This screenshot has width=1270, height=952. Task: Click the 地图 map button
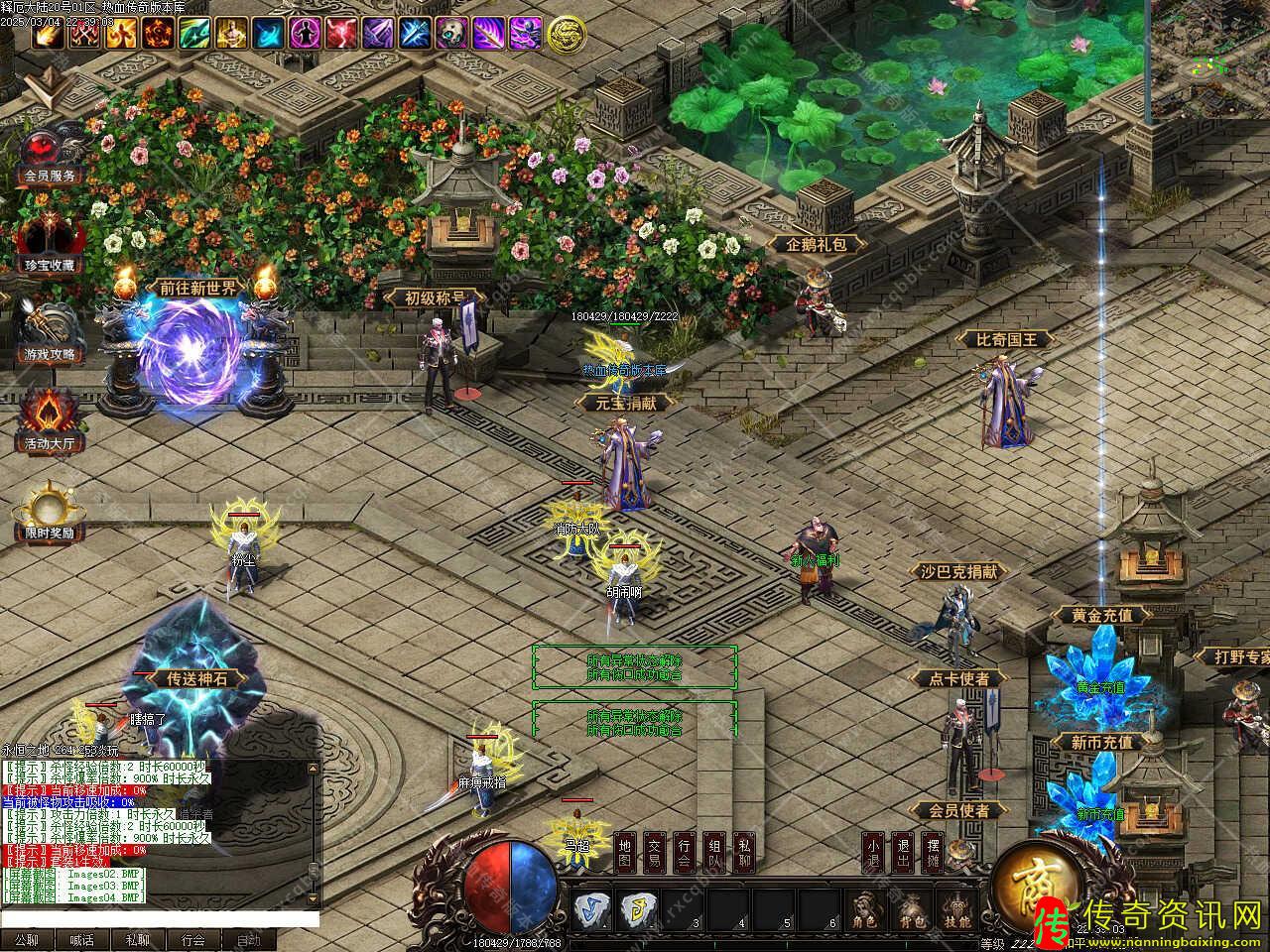[624, 853]
